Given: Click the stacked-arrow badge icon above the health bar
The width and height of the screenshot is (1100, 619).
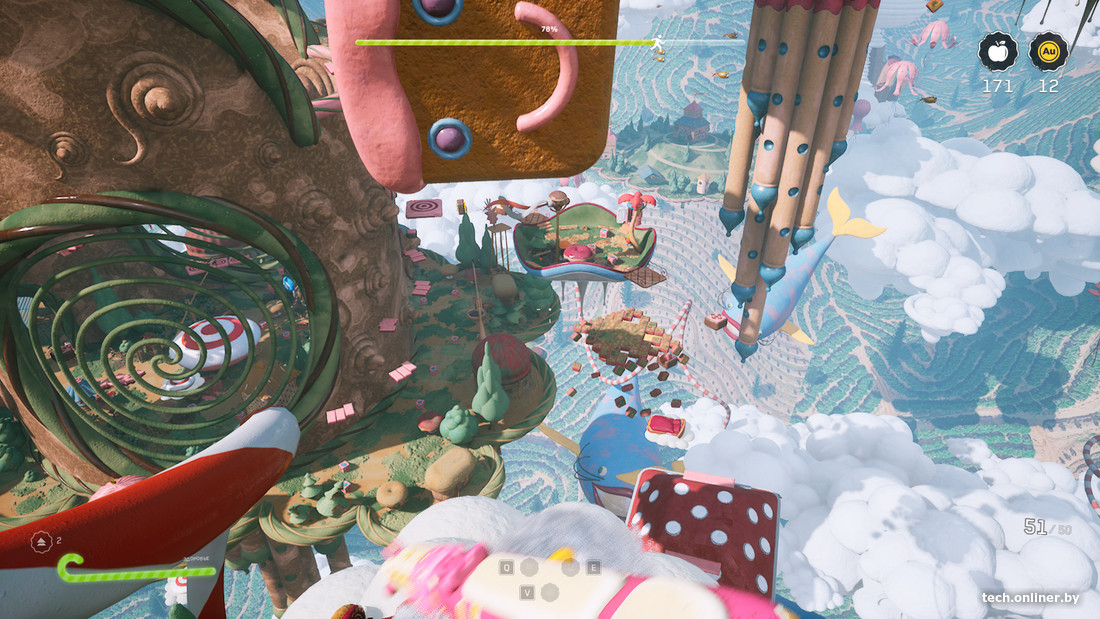Looking at the screenshot, I should coord(43,541).
